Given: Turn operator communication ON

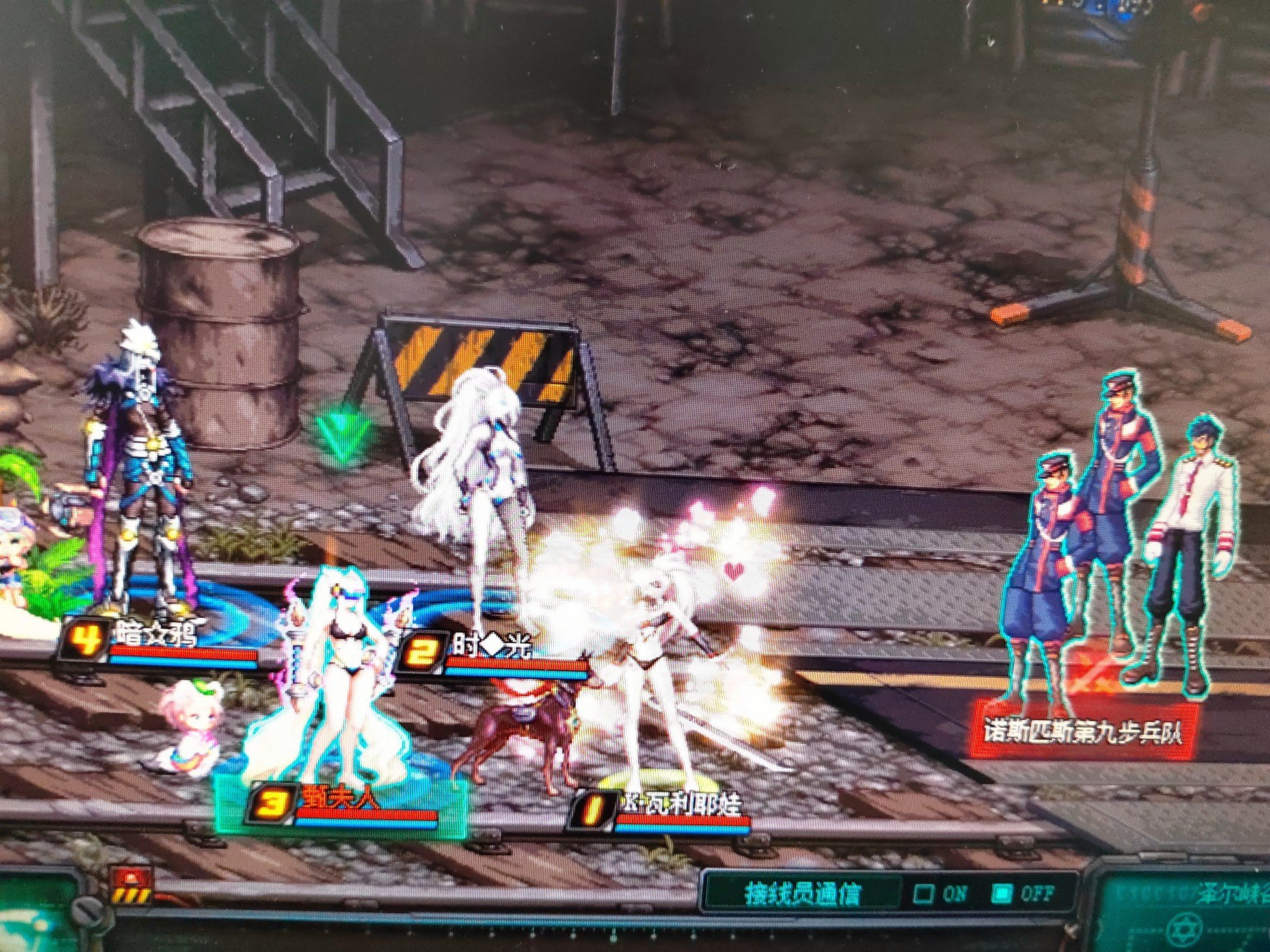Looking at the screenshot, I should tap(925, 894).
